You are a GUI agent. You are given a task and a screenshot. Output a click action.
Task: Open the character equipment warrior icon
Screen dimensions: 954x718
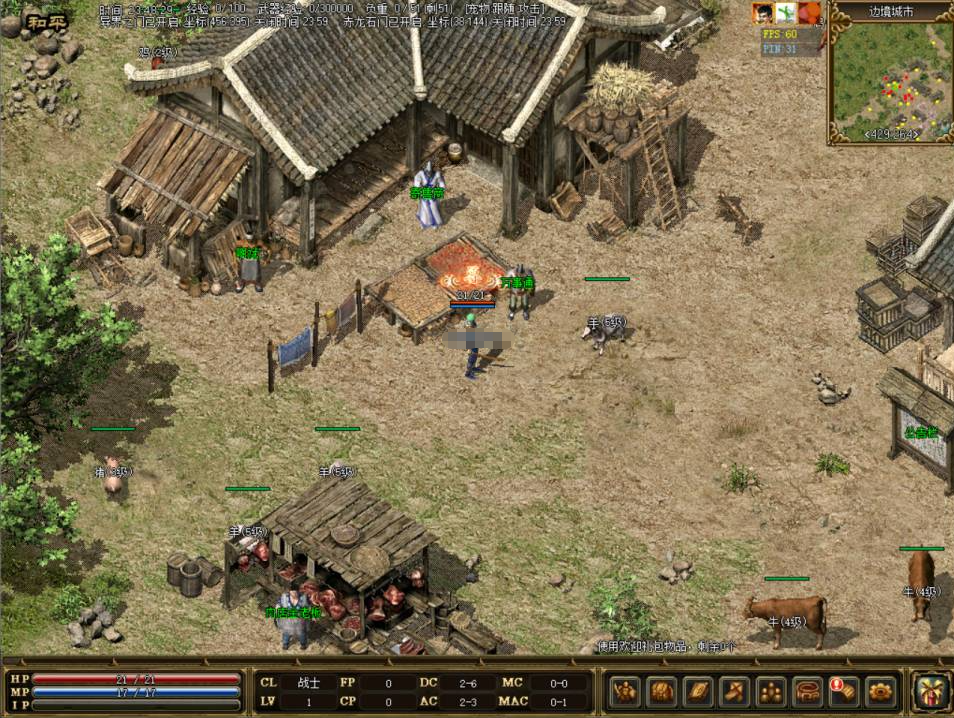tap(626, 691)
